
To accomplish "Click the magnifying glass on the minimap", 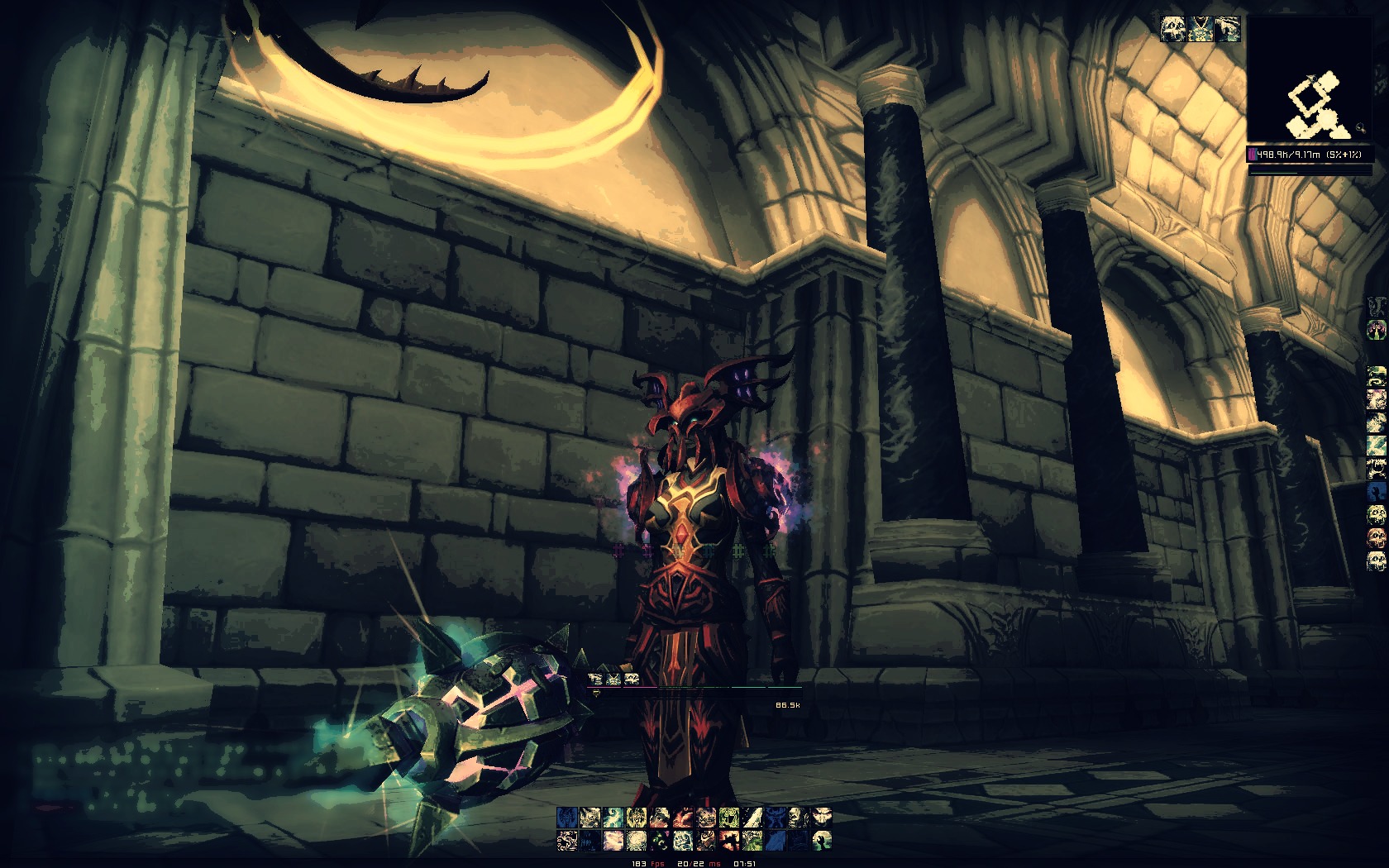I will point(1360,129).
